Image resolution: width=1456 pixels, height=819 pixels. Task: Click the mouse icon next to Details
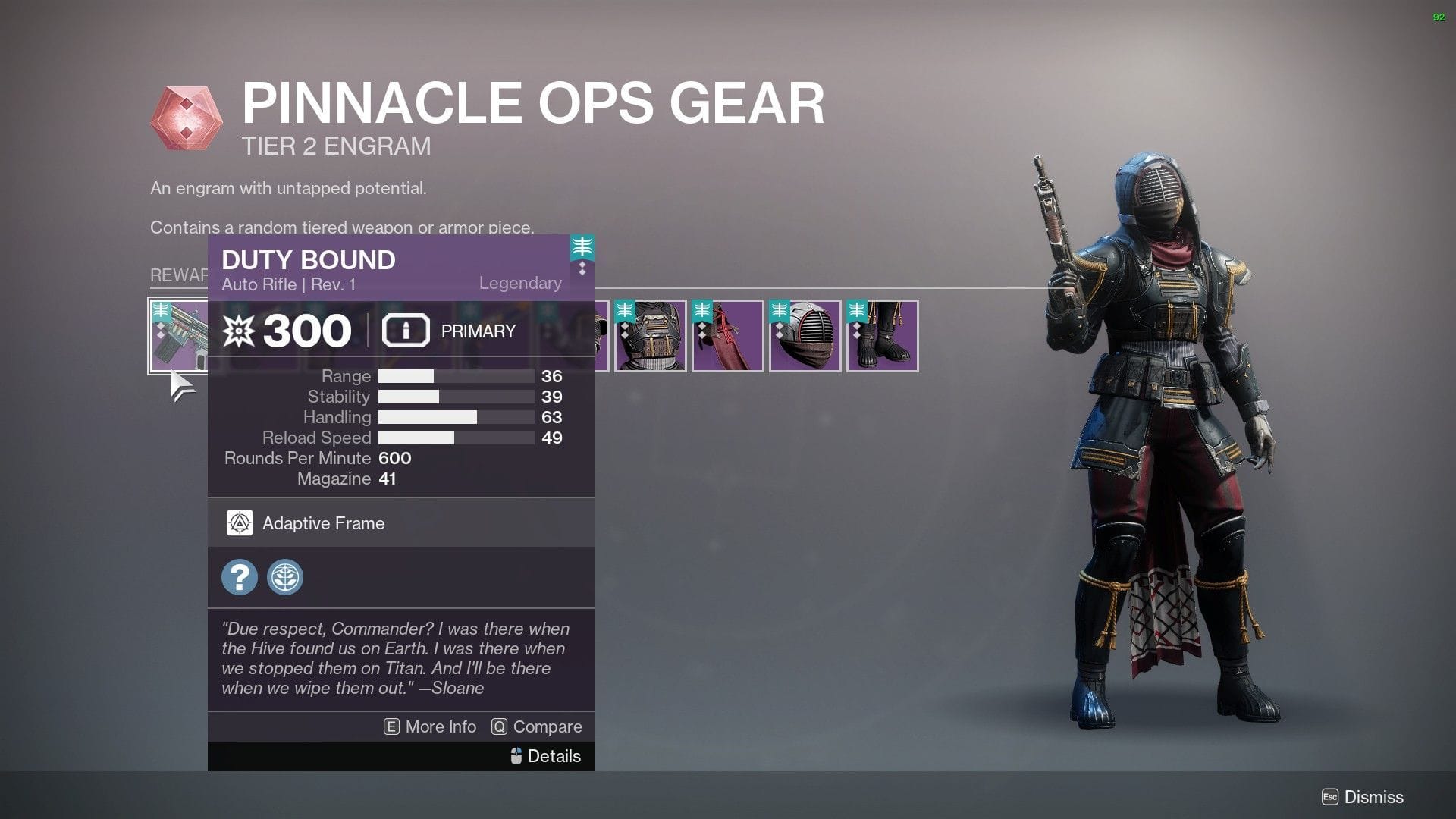click(516, 755)
